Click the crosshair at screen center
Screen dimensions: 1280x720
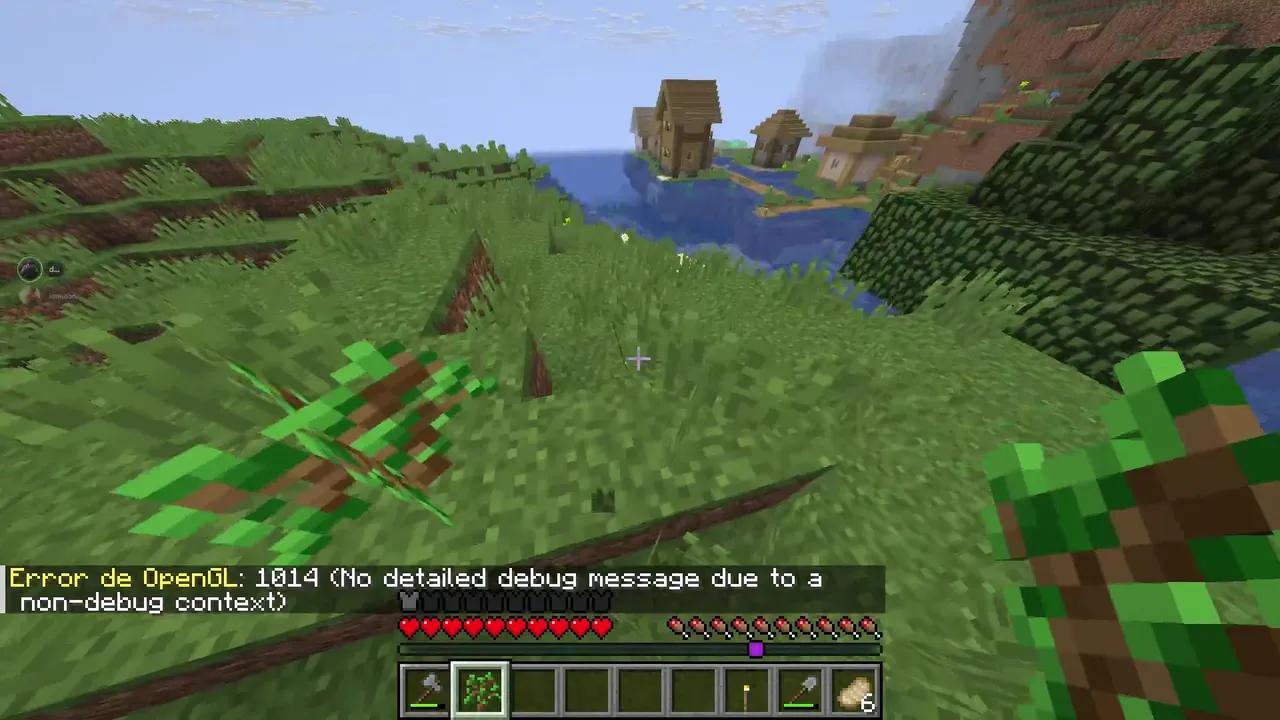pos(640,360)
